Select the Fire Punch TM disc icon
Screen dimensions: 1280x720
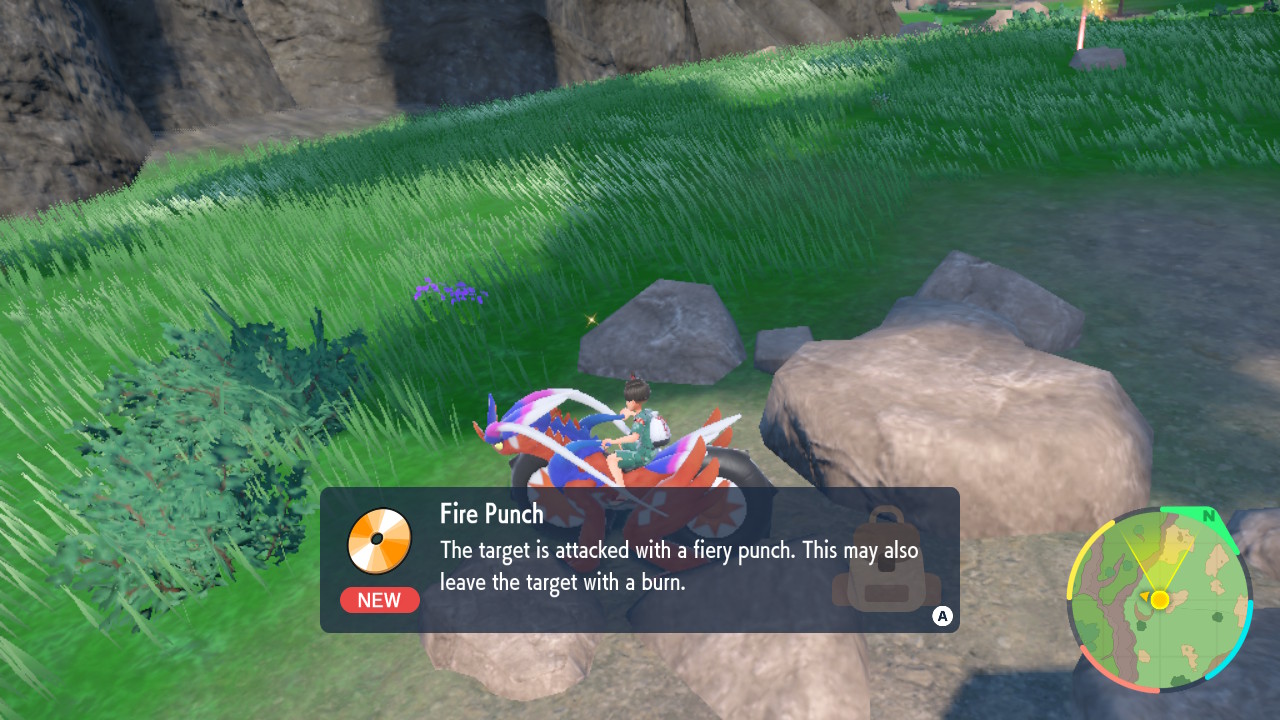[379, 541]
